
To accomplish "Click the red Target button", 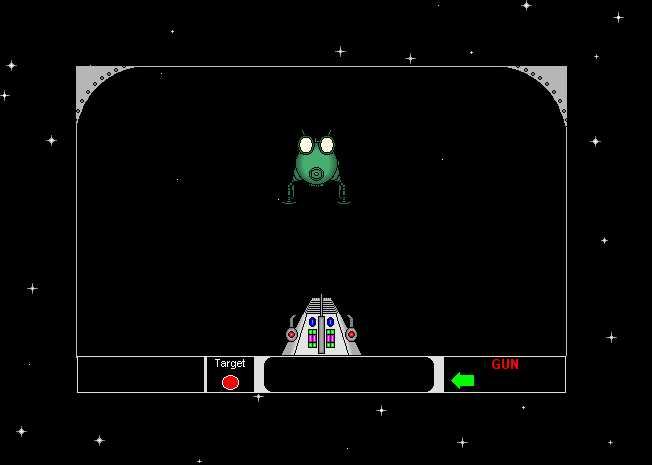I will point(230,382).
